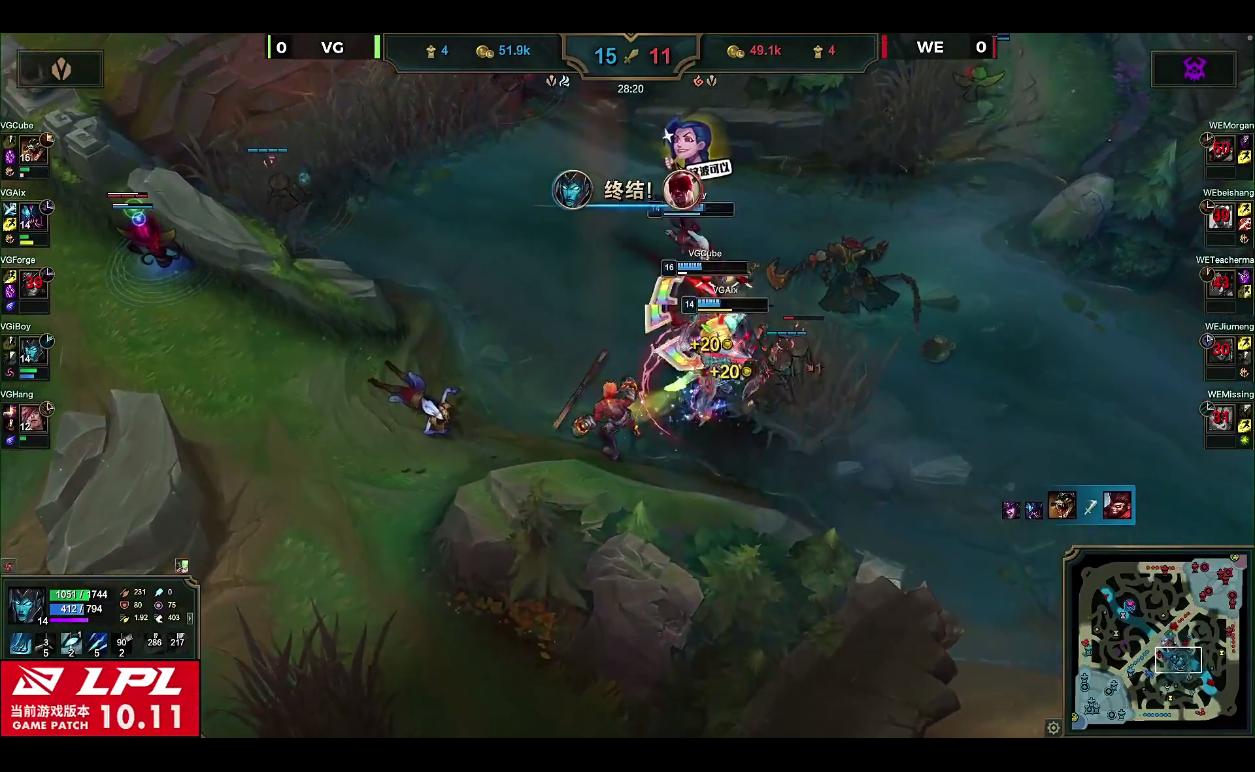1255x772 pixels.
Task: Select VGCube's champion portrait
Action: pyautogui.click(x=33, y=150)
